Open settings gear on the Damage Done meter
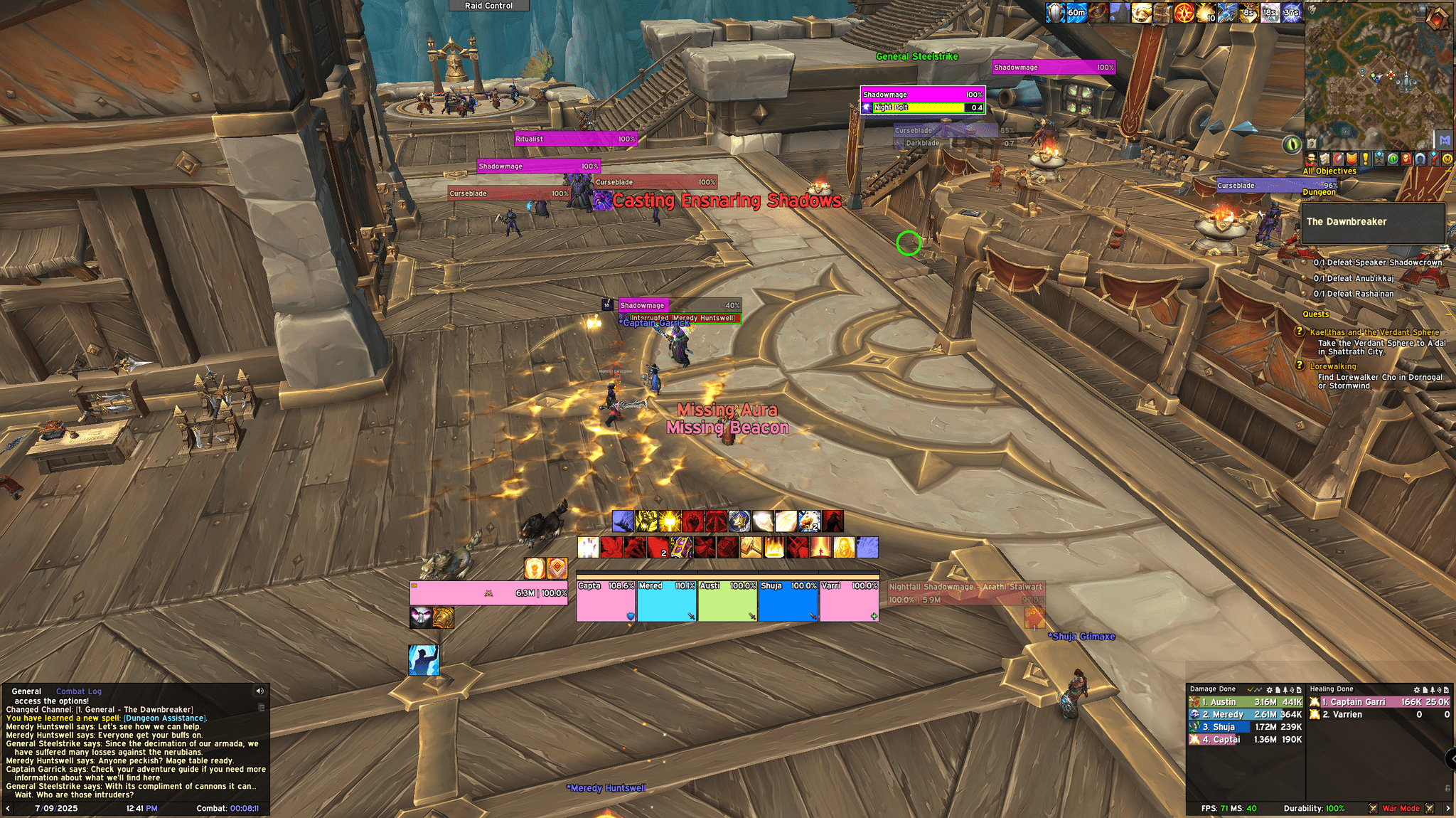 pyautogui.click(x=1270, y=689)
